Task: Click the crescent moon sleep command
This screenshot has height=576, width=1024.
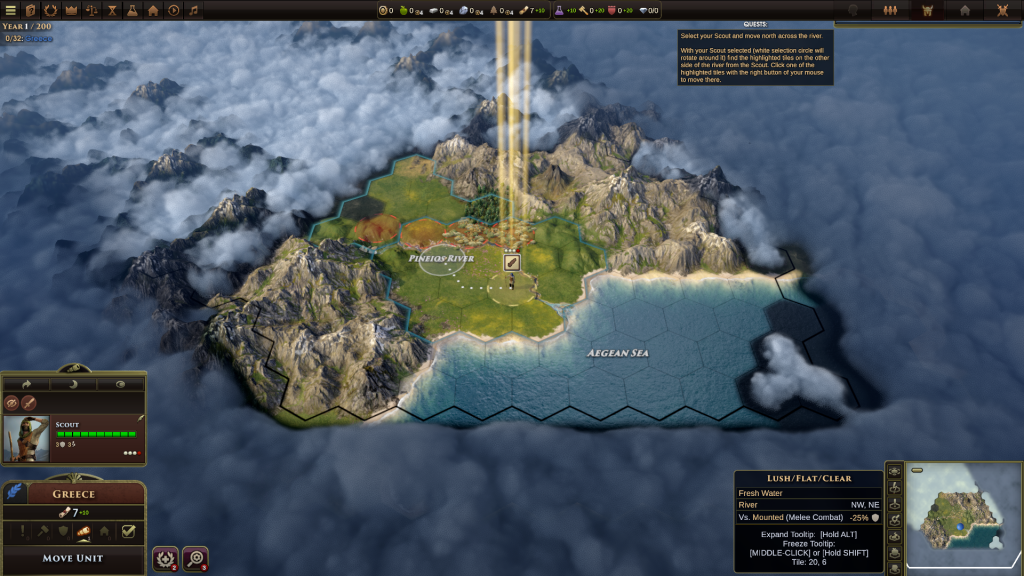Action: click(x=73, y=383)
